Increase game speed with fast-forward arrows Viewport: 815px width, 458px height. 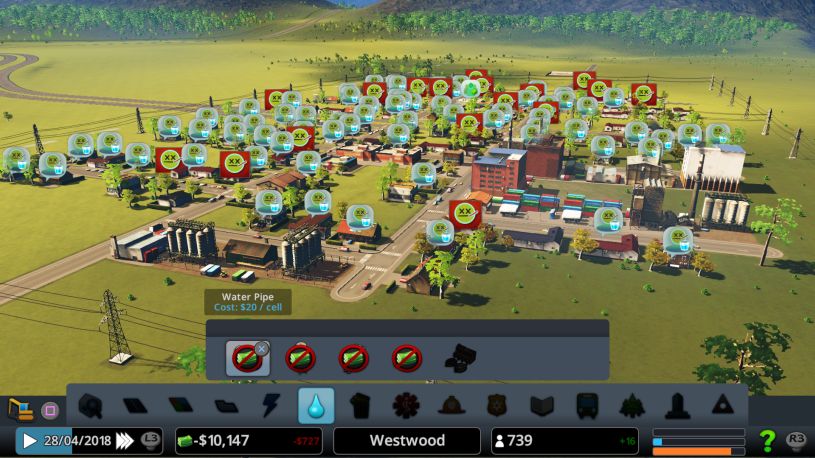pyautogui.click(x=125, y=440)
